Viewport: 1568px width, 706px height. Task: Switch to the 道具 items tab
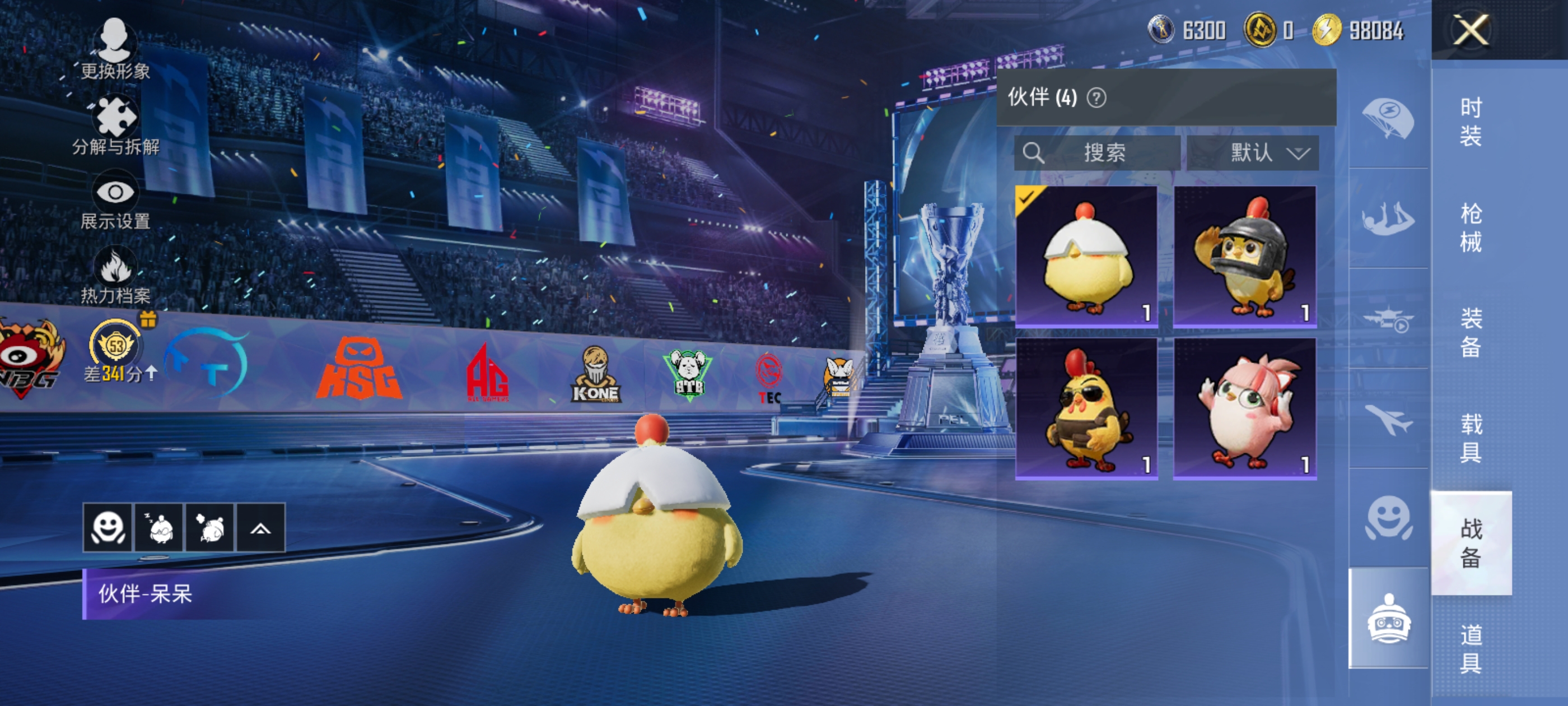pos(1470,648)
